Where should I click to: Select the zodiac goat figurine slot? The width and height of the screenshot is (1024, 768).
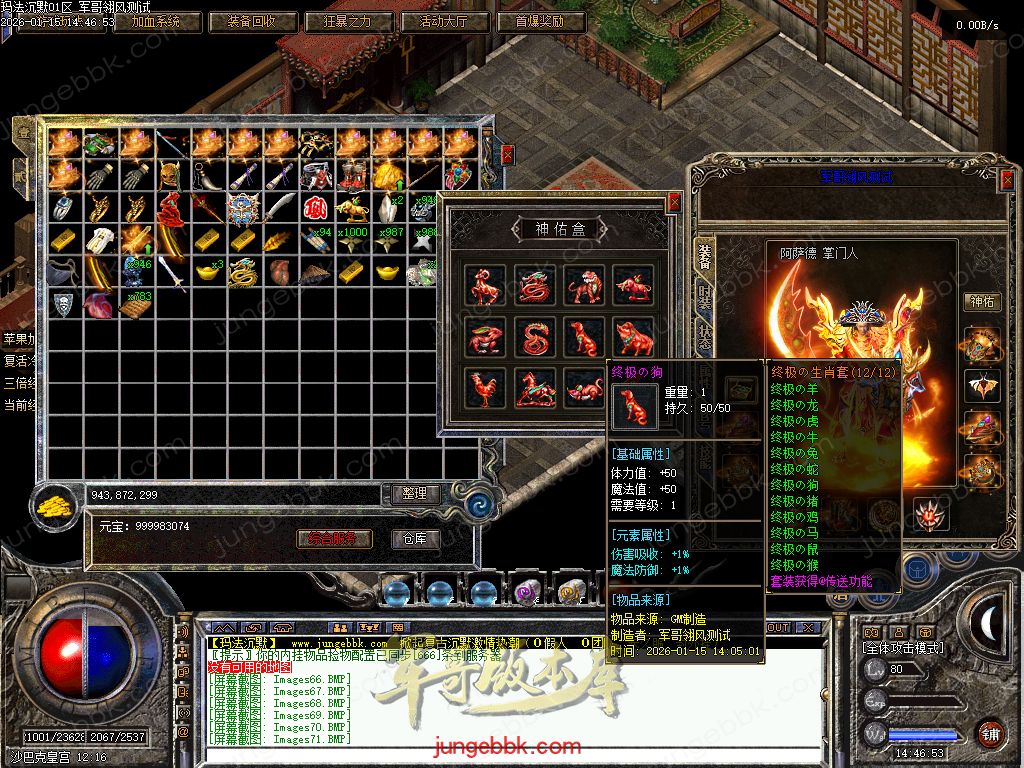pos(485,285)
